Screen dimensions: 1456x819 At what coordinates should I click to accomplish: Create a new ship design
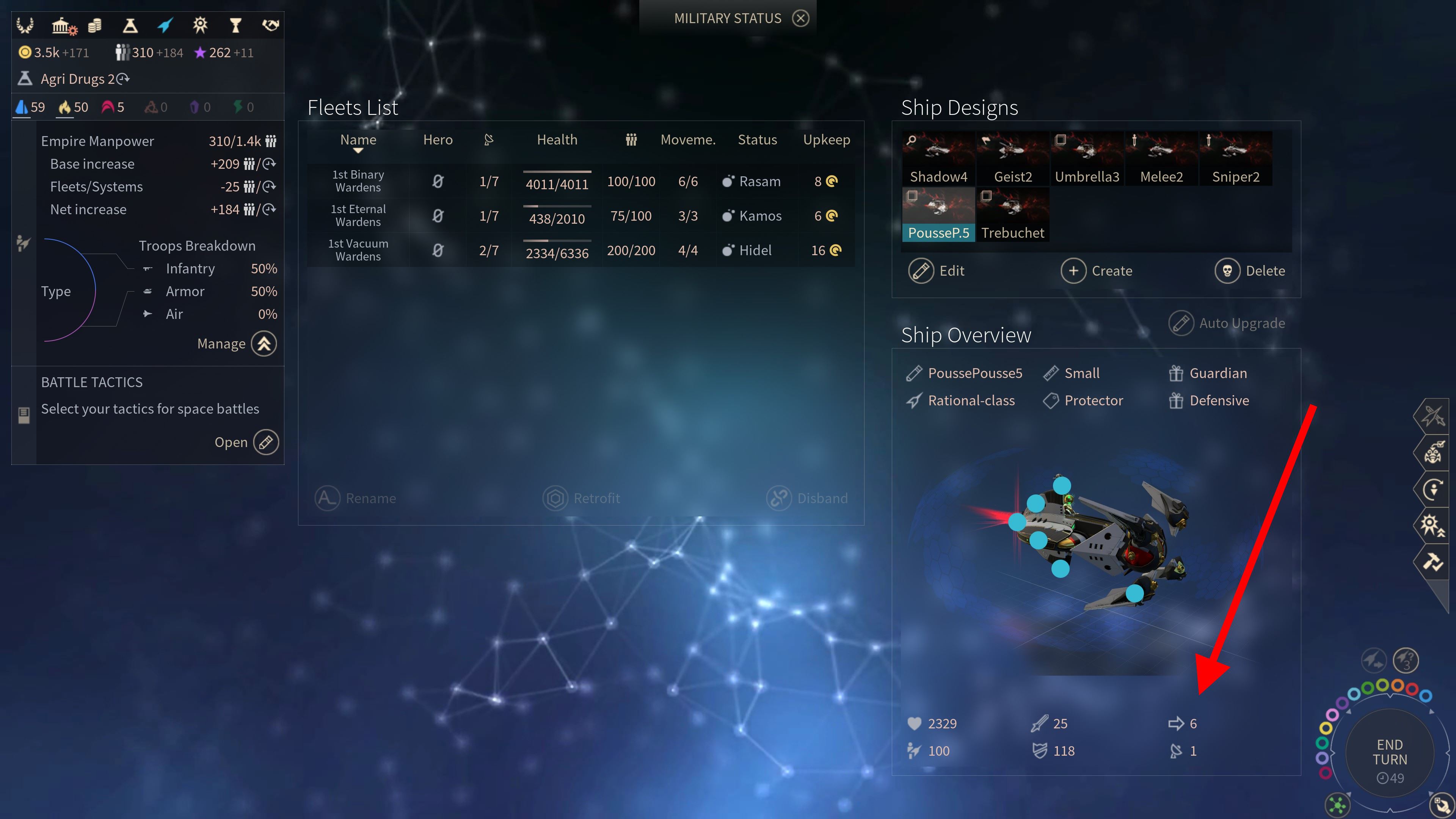1097,271
